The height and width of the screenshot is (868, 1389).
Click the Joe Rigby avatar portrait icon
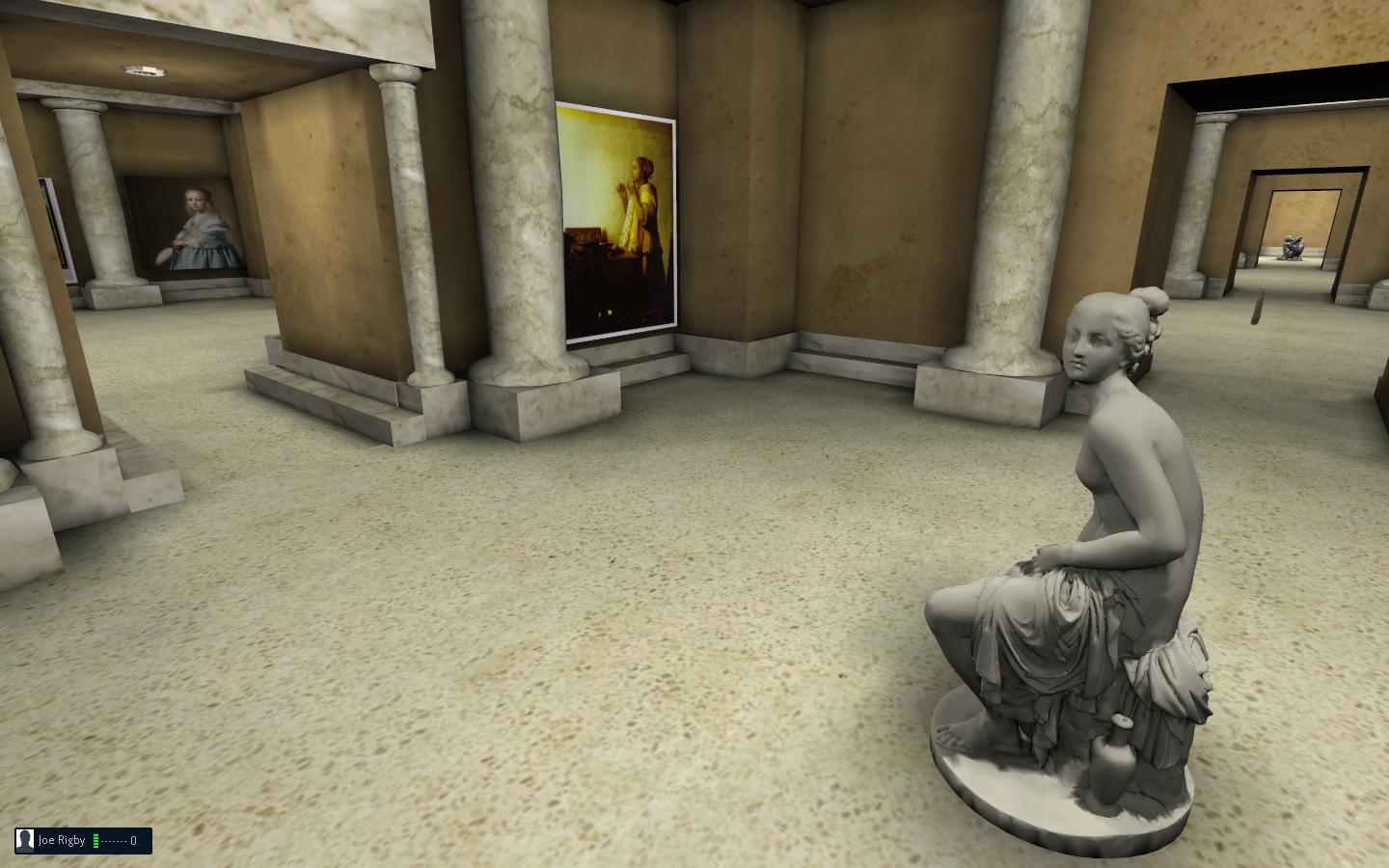click(x=24, y=840)
